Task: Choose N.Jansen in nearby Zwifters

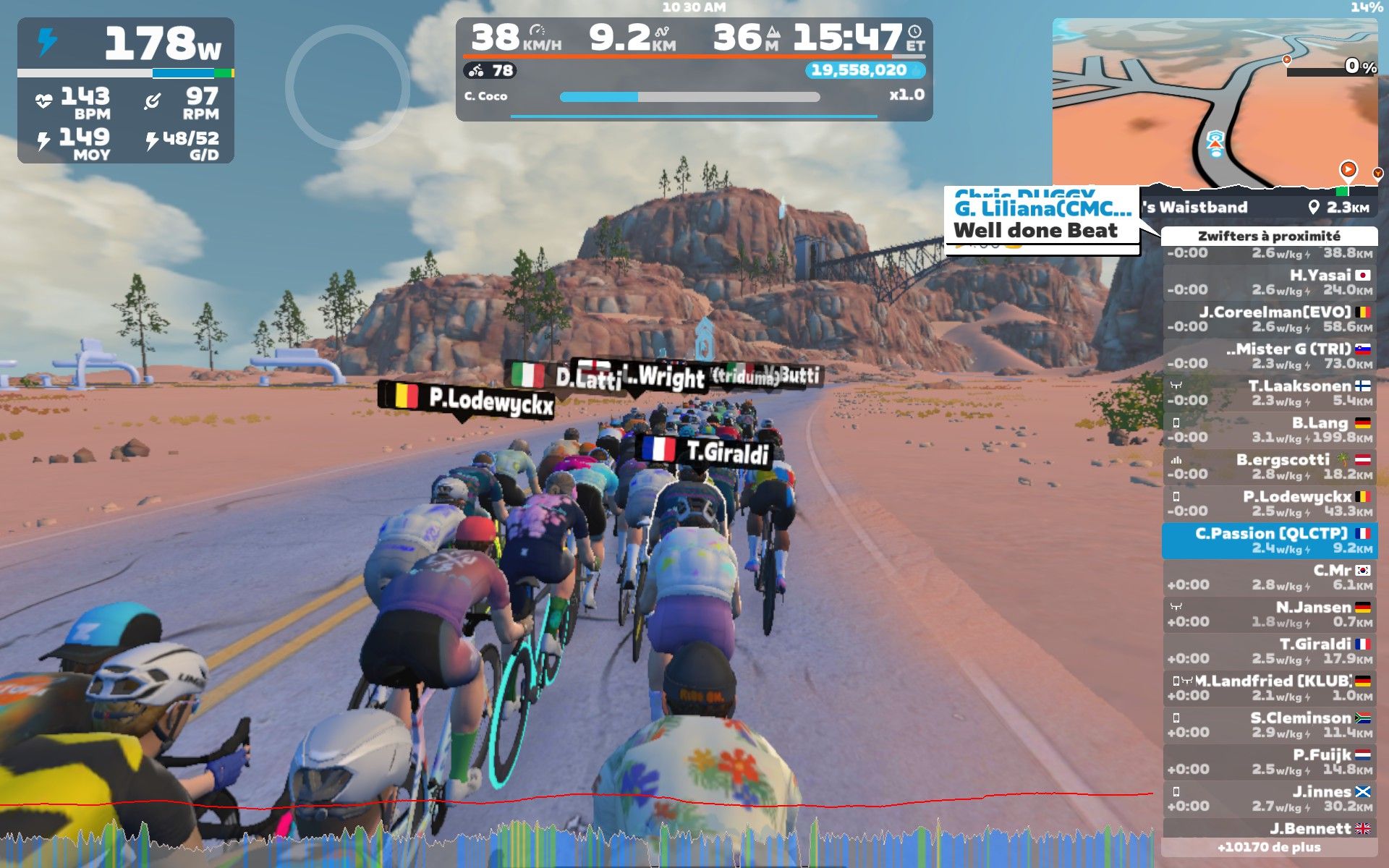Action: pyautogui.click(x=1269, y=614)
